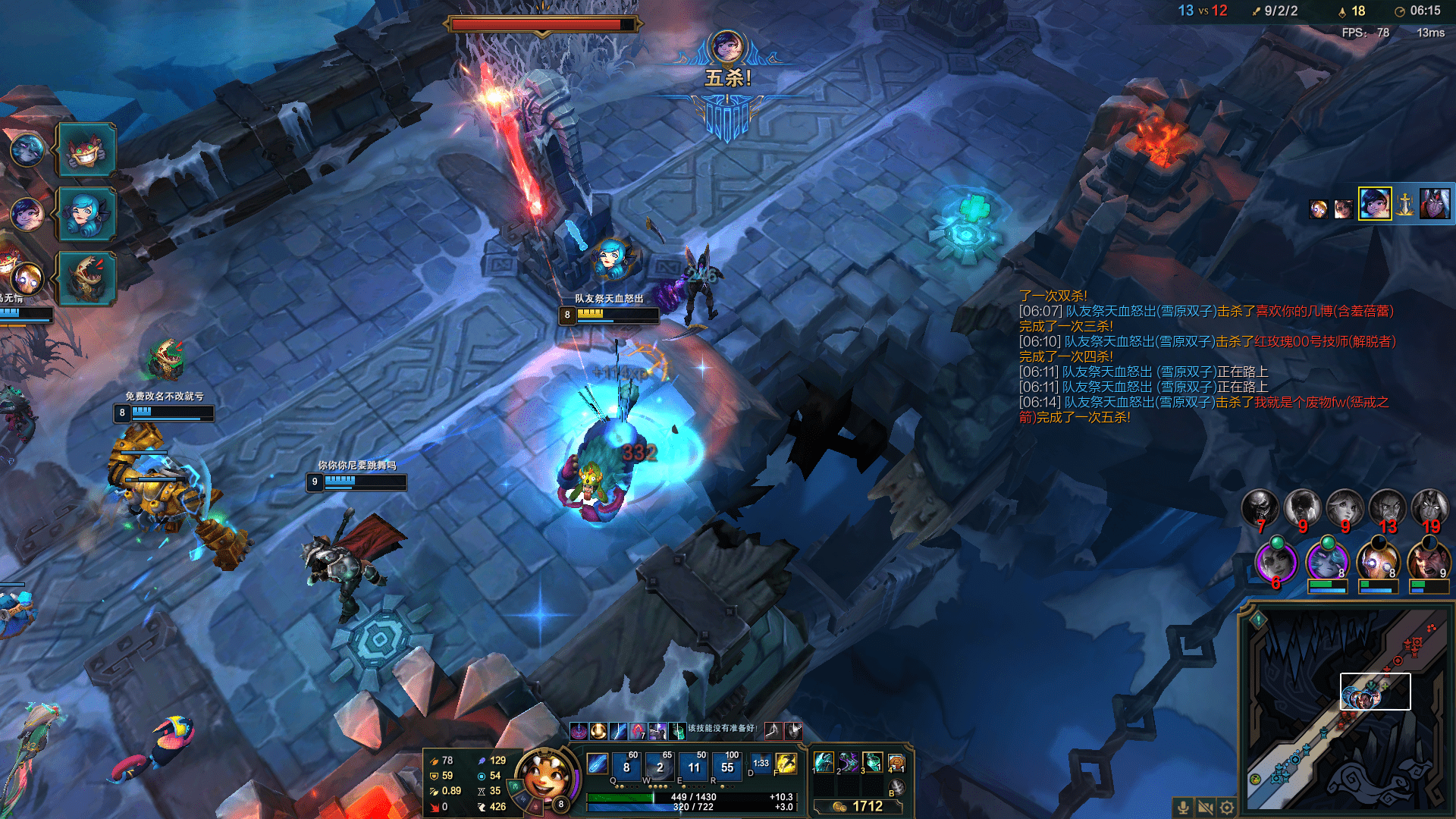
Task: Open settings with the gear icon
Action: [x=1228, y=807]
